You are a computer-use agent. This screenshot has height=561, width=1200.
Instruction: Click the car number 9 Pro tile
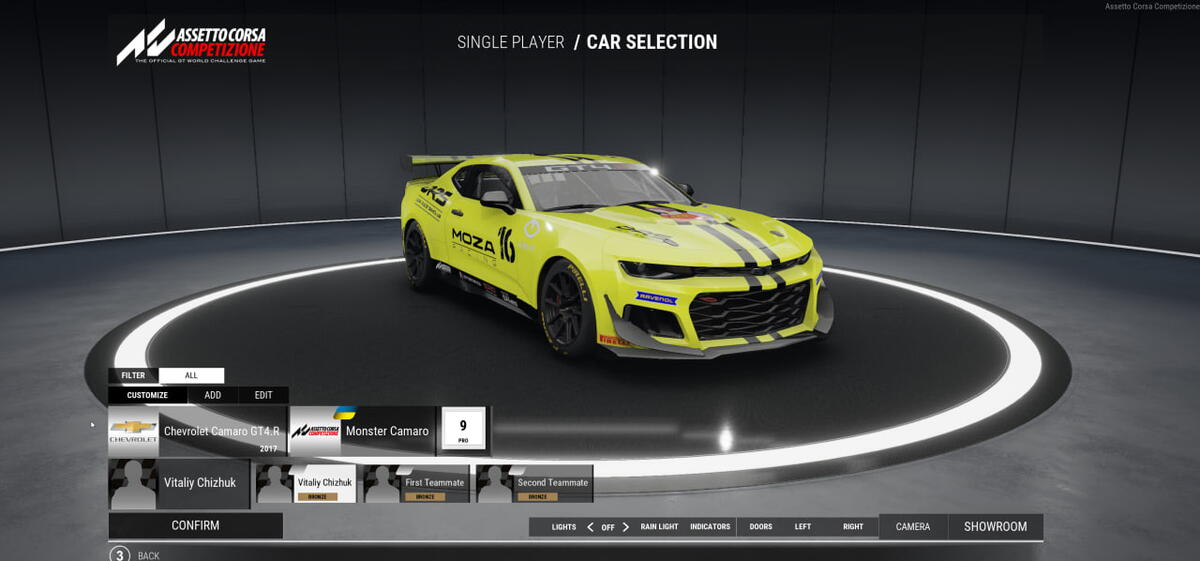pyautogui.click(x=463, y=430)
